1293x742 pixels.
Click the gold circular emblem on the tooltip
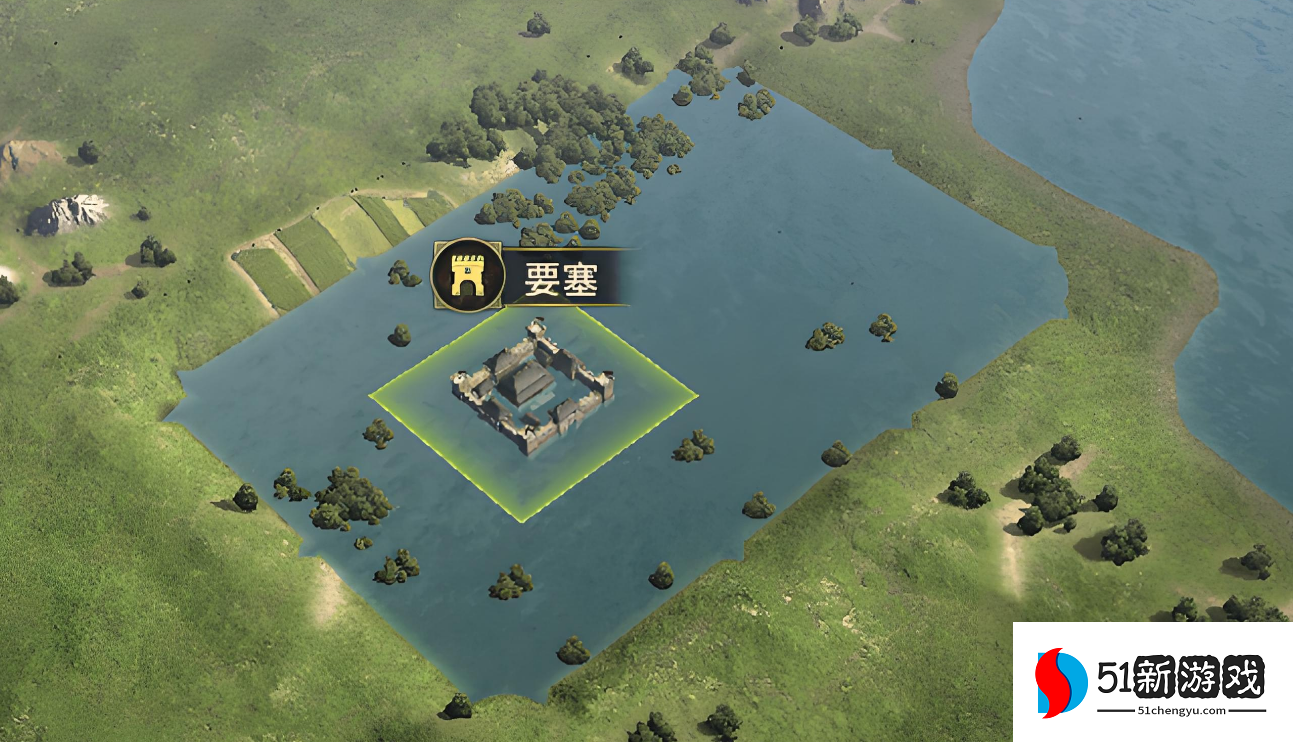(465, 276)
